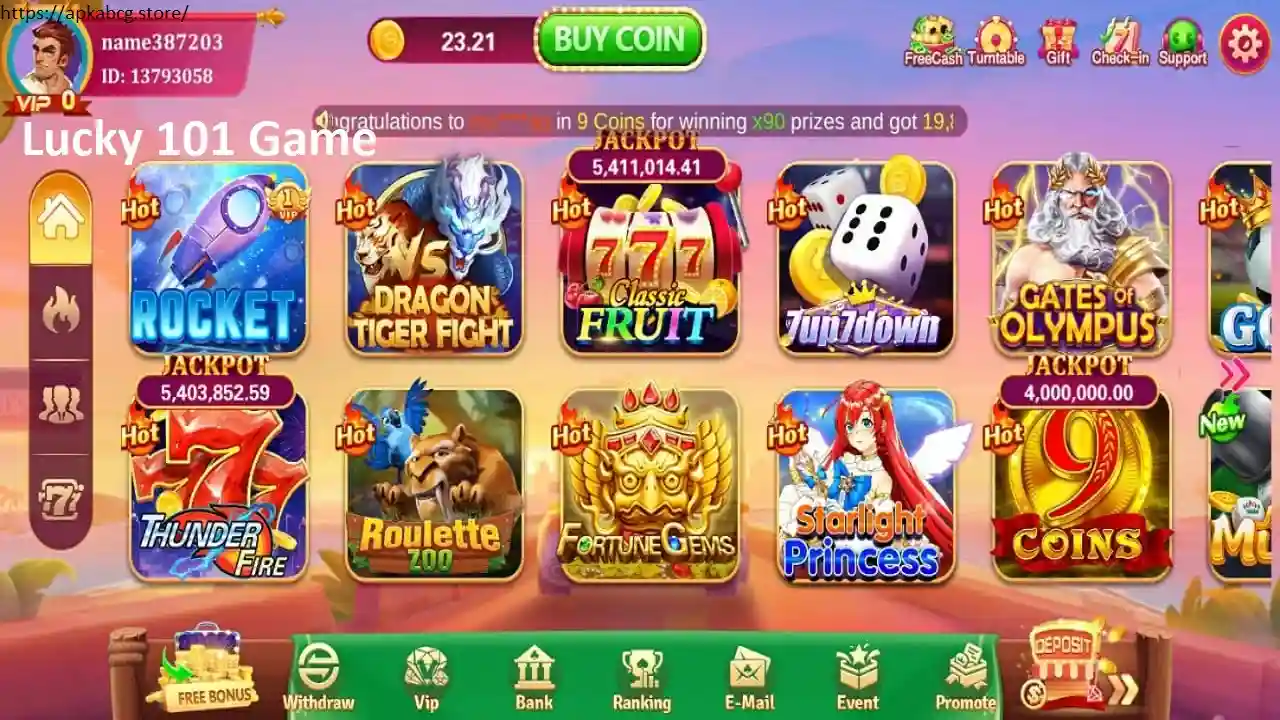Open the daily Check-in icon
Image resolution: width=1280 pixels, height=720 pixels.
[x=1118, y=40]
